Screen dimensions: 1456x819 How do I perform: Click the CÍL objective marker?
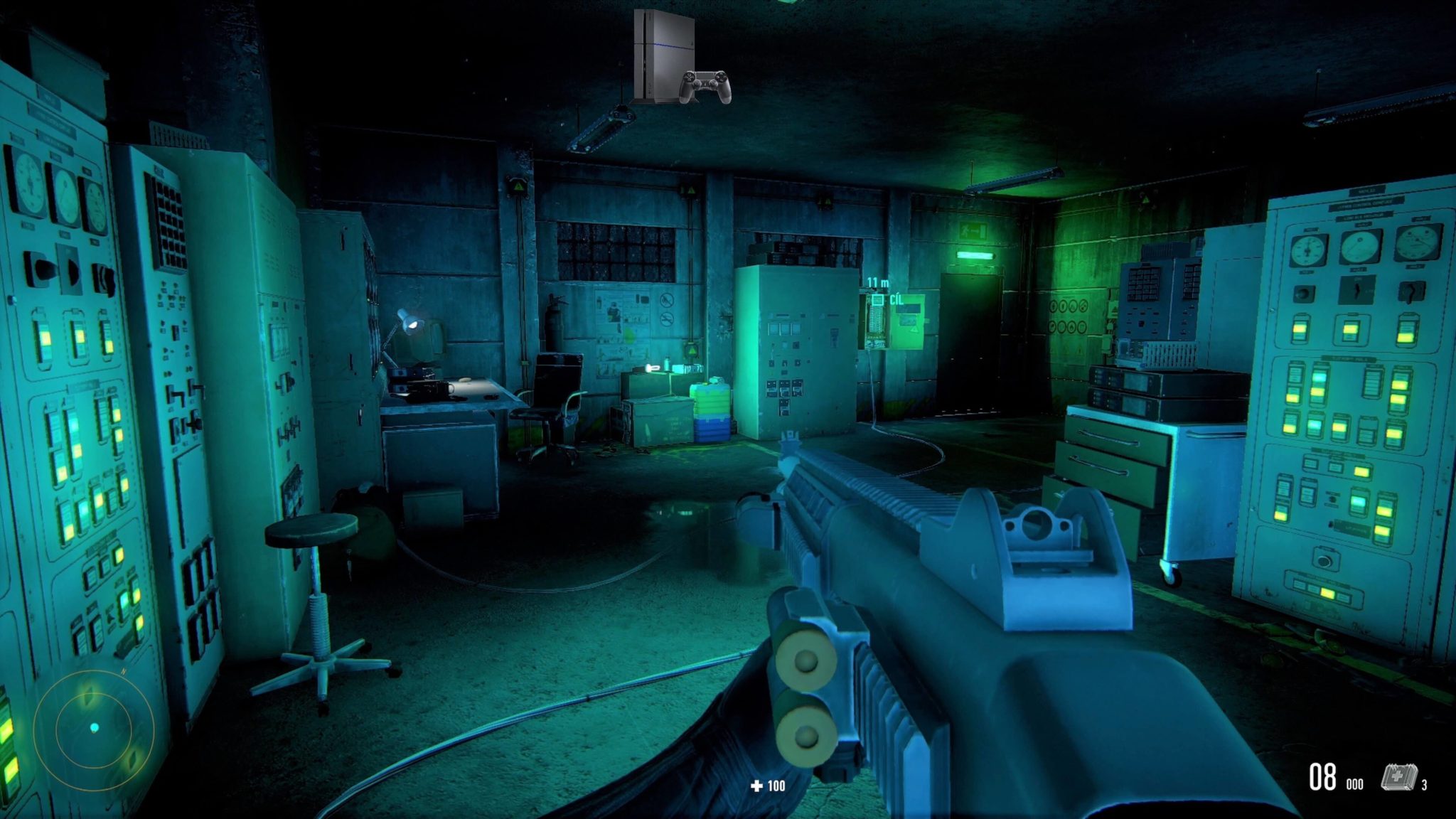879,300
